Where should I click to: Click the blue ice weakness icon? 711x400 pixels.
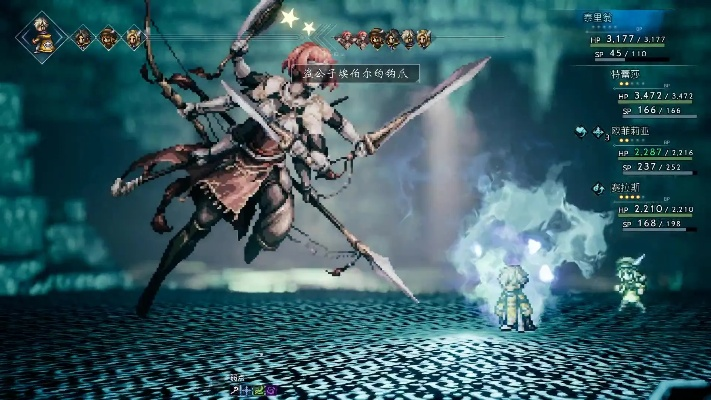244,390
